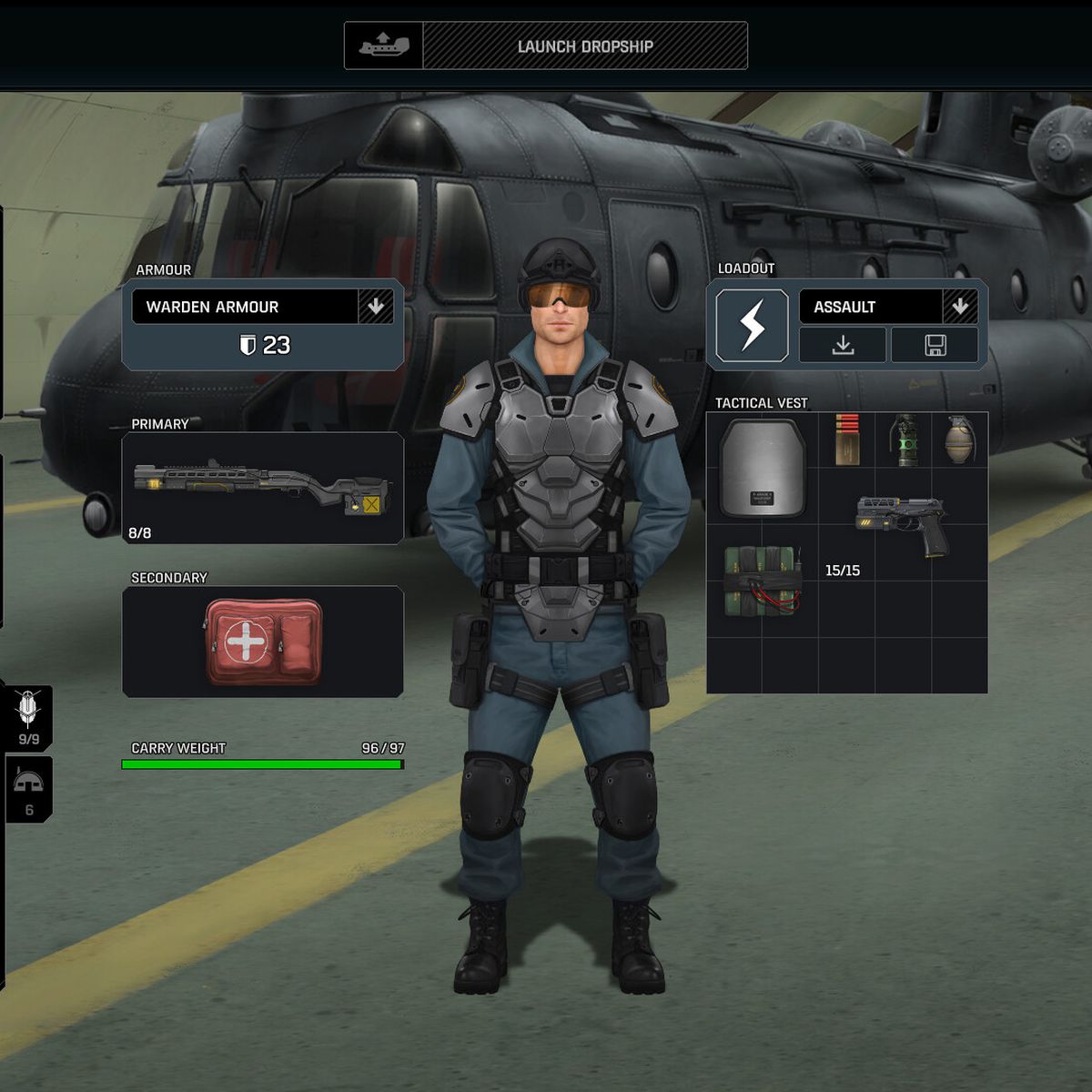Image resolution: width=1092 pixels, height=1092 pixels.
Task: Choose the frag grenade in vest
Action: pyautogui.click(x=959, y=440)
